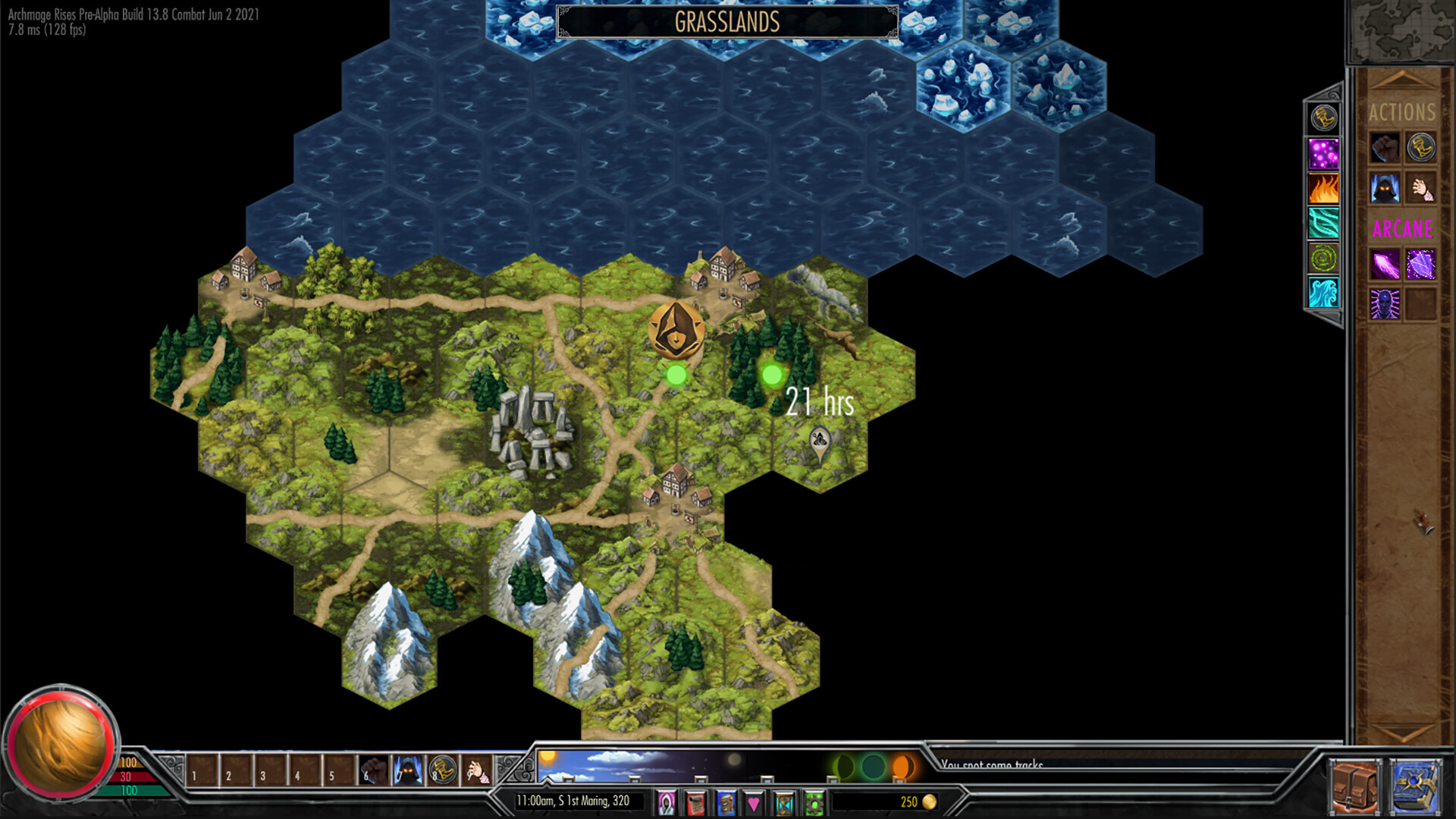Screen dimensions: 1456x819
Task: Activate the hooded Intimidate action icon
Action: [x=1384, y=189]
